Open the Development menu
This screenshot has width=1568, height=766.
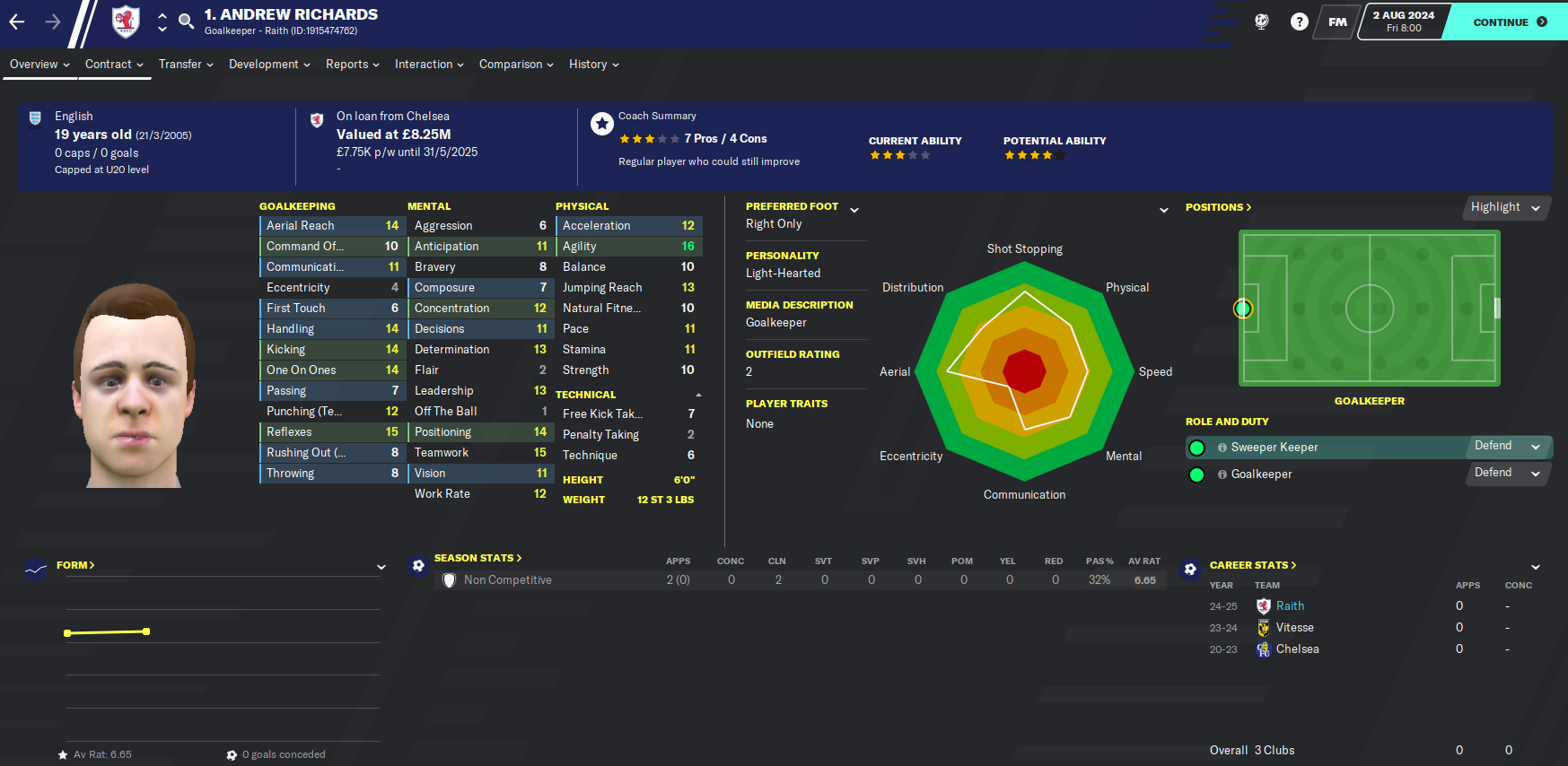[x=269, y=65]
